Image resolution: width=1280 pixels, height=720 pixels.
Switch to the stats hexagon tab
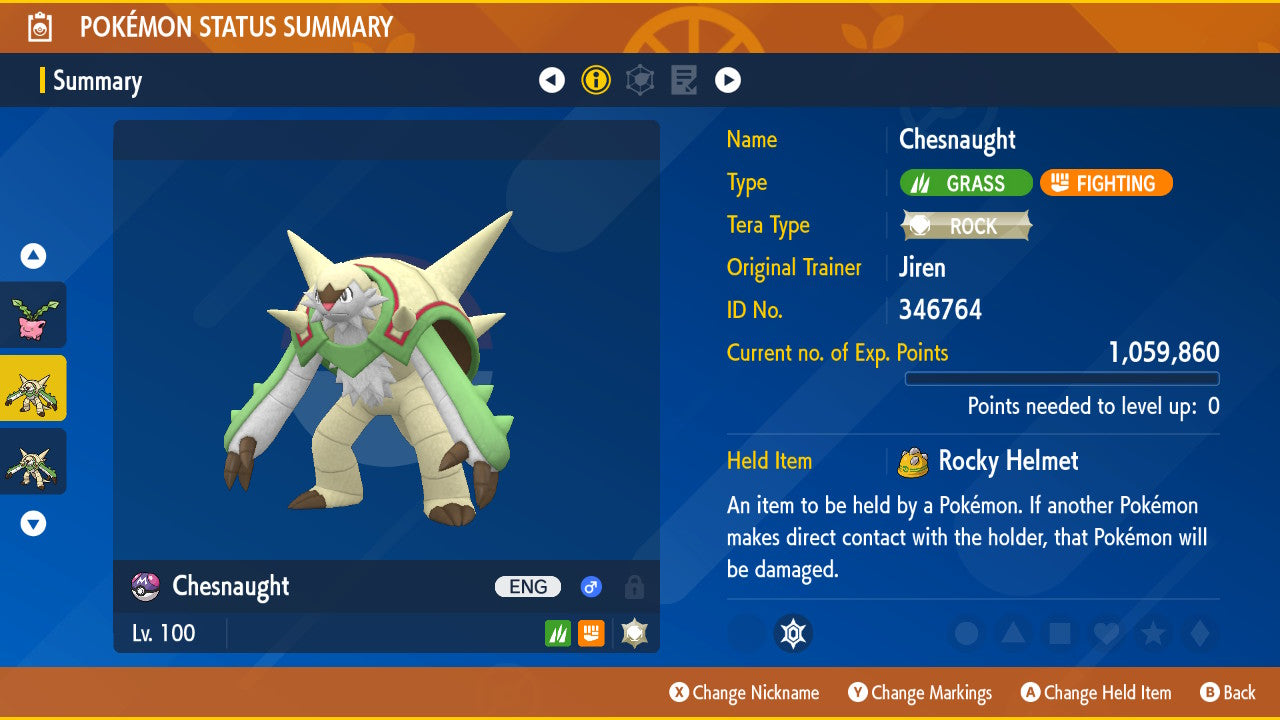pos(640,80)
